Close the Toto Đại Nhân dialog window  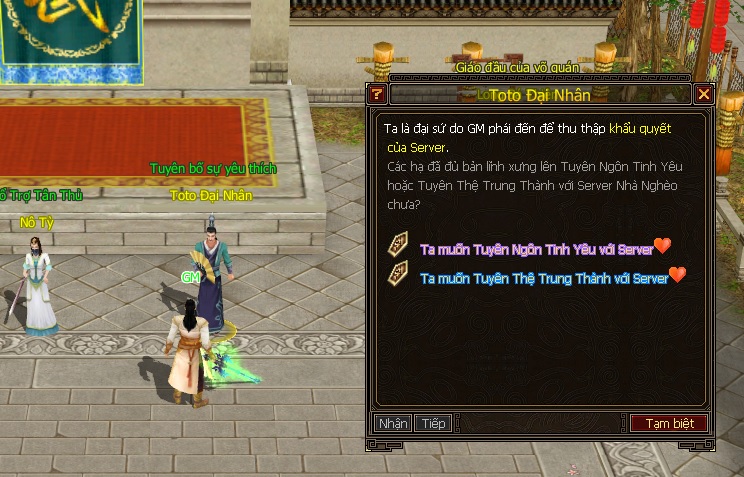(x=704, y=95)
